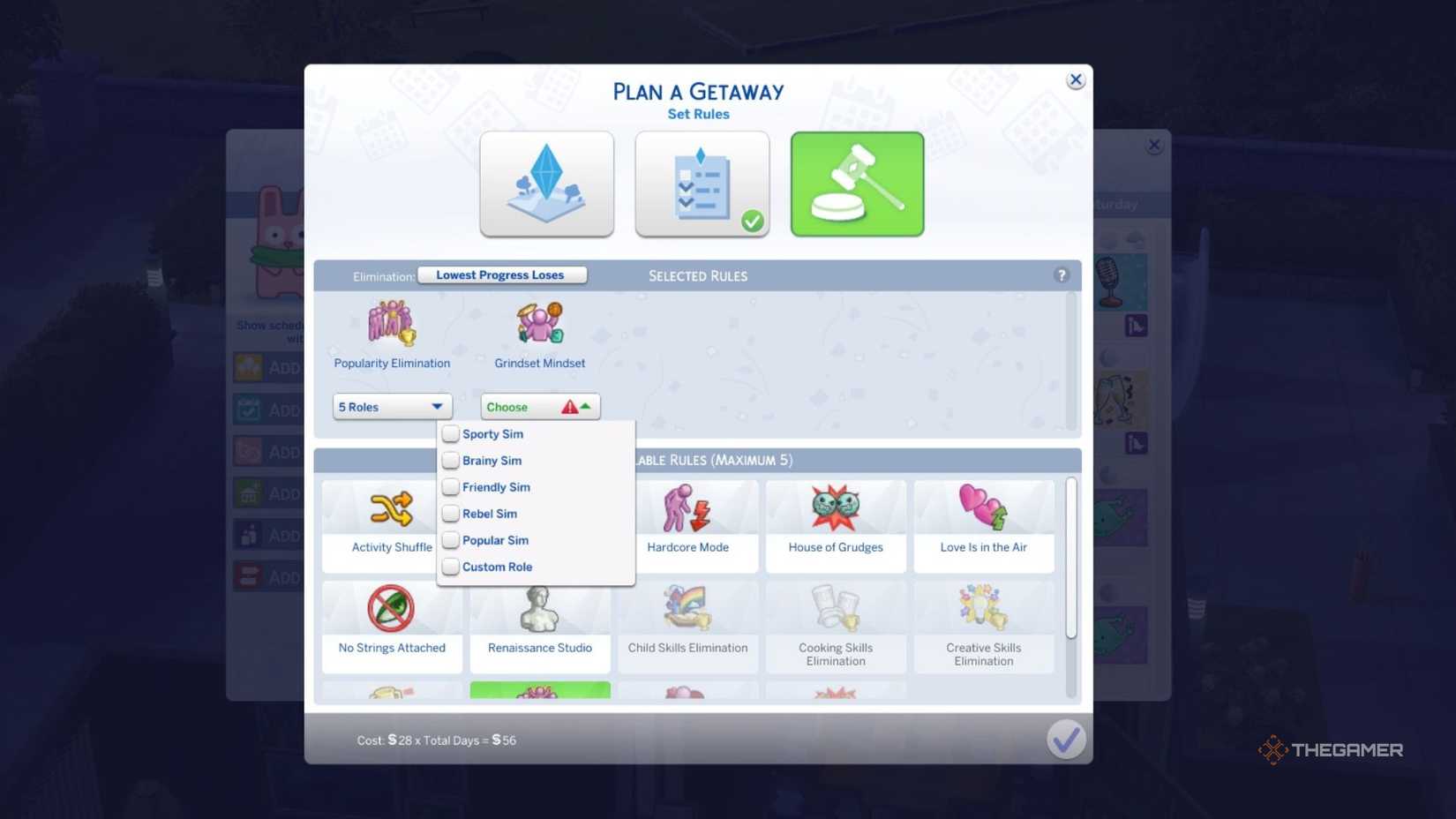1456x819 pixels.
Task: Check the Custom Role checkbox
Action: 450,567
